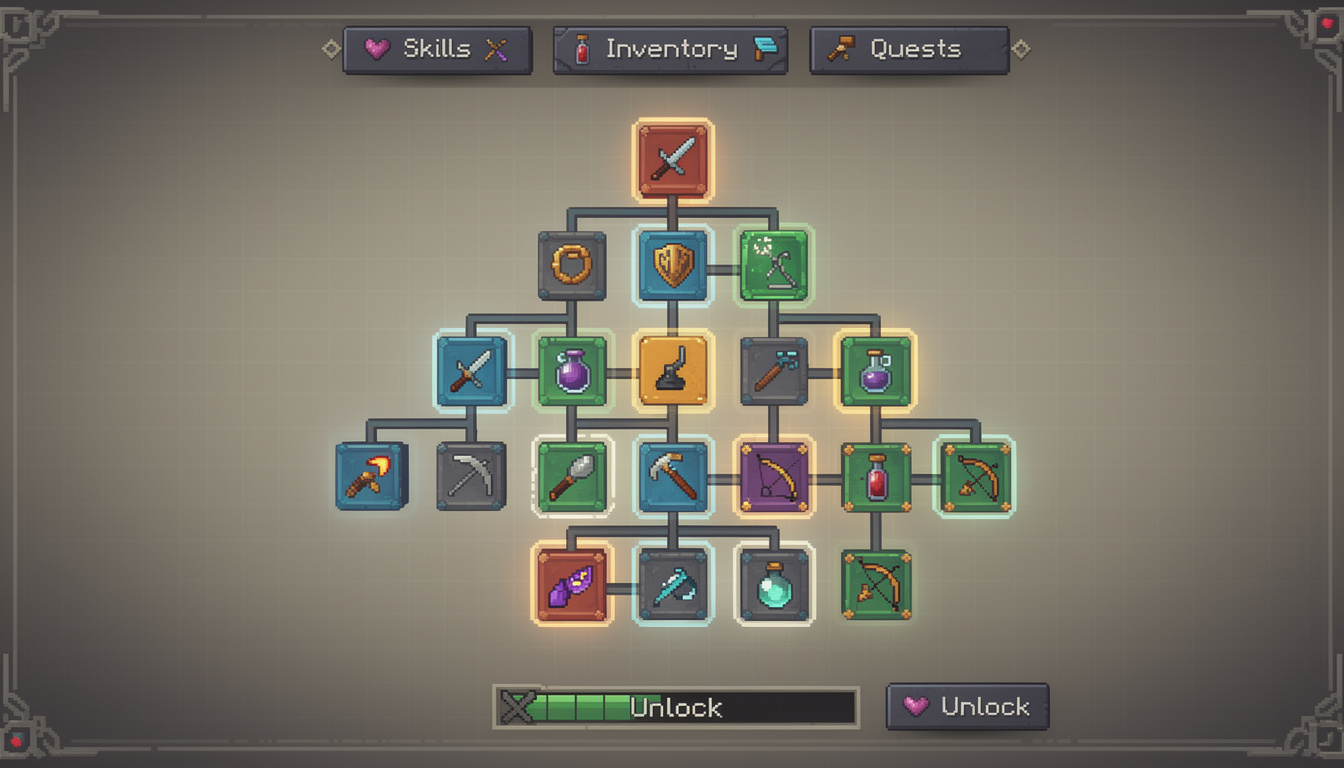The image size is (1344, 768).
Task: Select the purple potion node beside the sword
Action: tap(572, 373)
